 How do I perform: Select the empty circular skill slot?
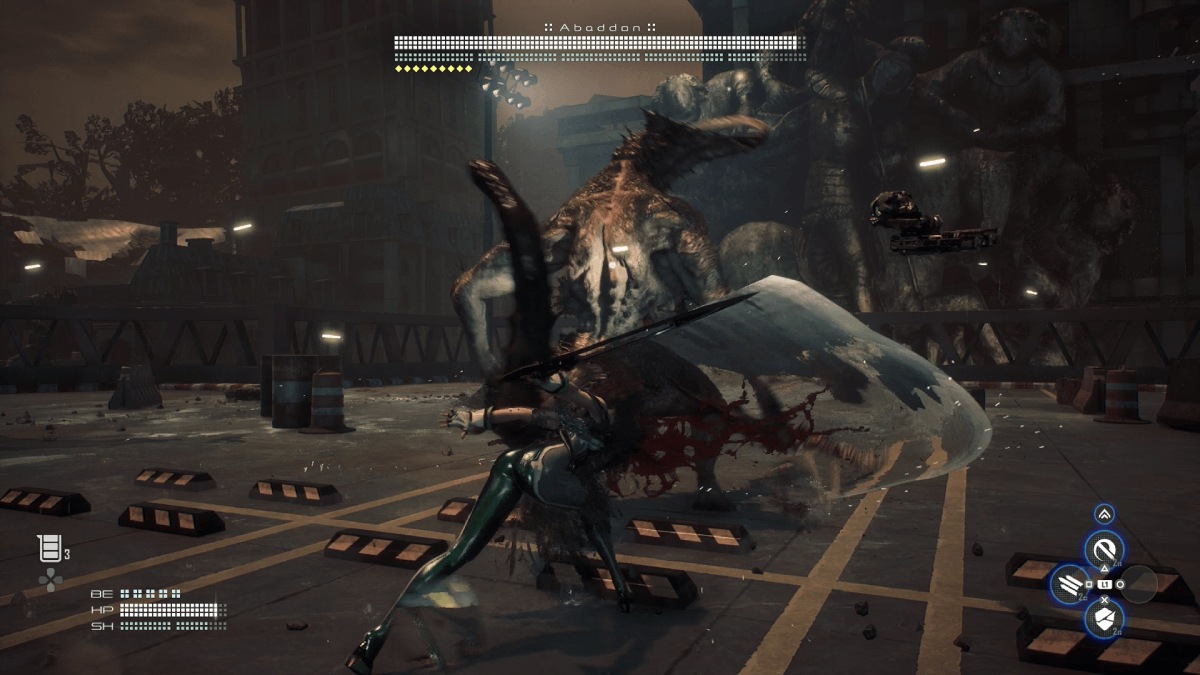point(1139,584)
